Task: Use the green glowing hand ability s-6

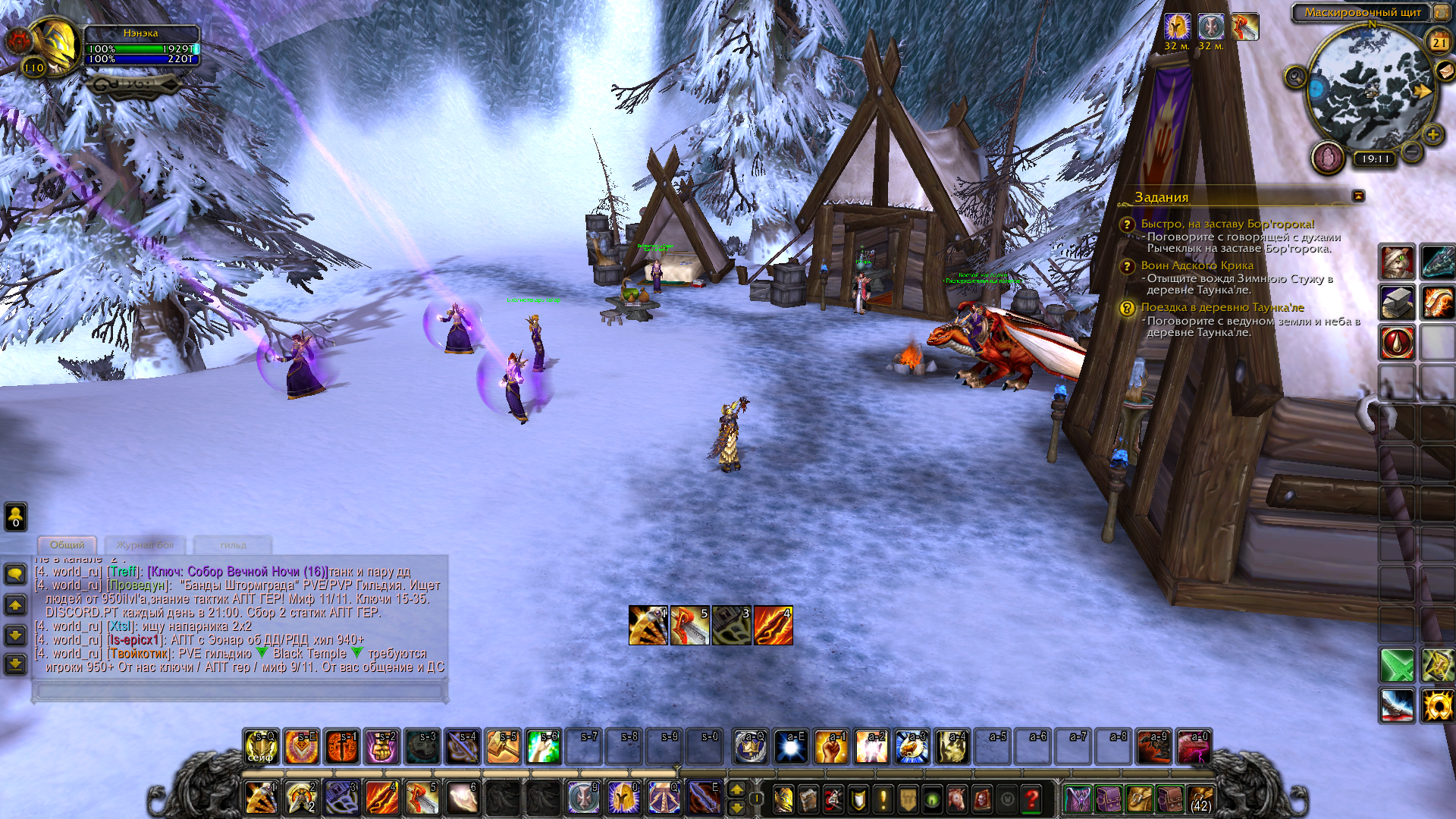Action: pyautogui.click(x=544, y=747)
